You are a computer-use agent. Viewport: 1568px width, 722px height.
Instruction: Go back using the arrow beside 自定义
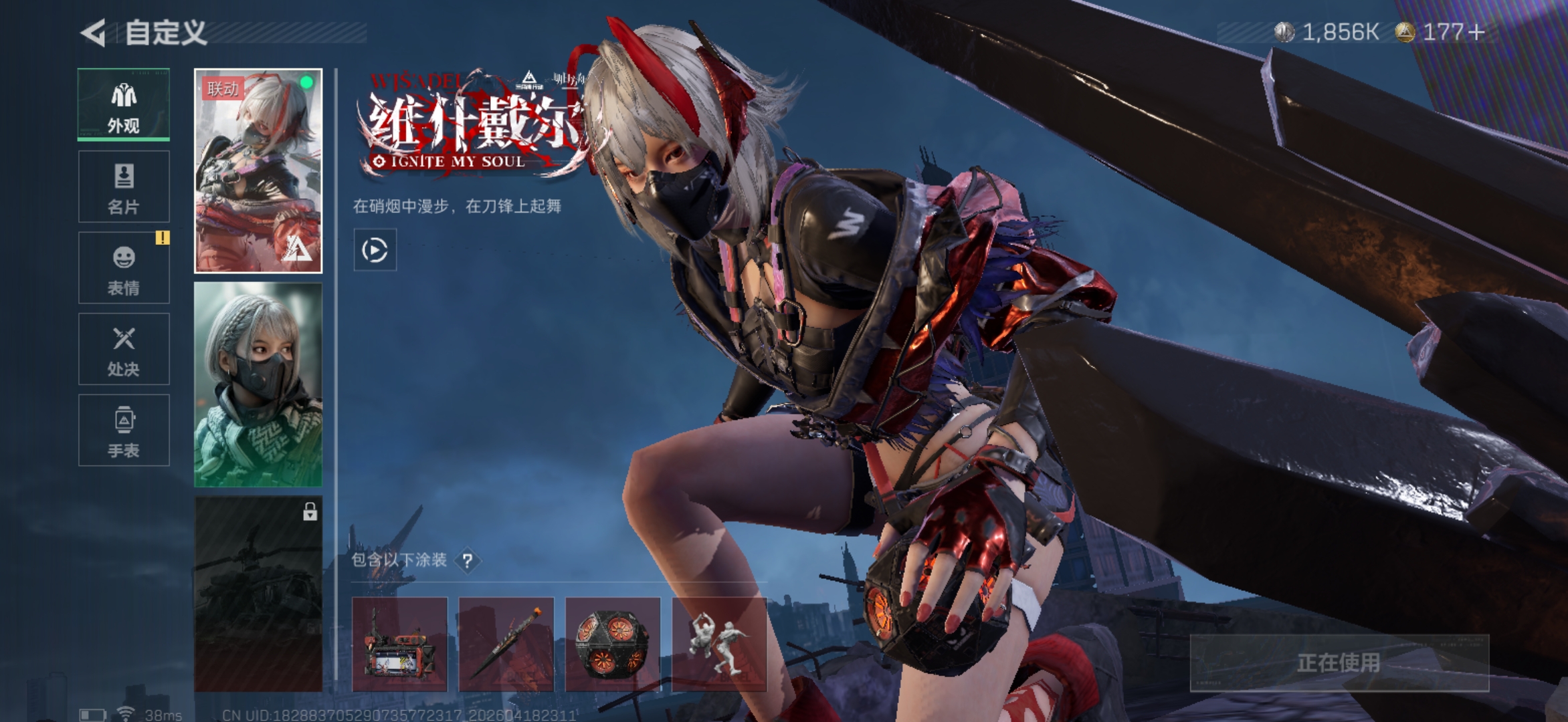tap(94, 33)
